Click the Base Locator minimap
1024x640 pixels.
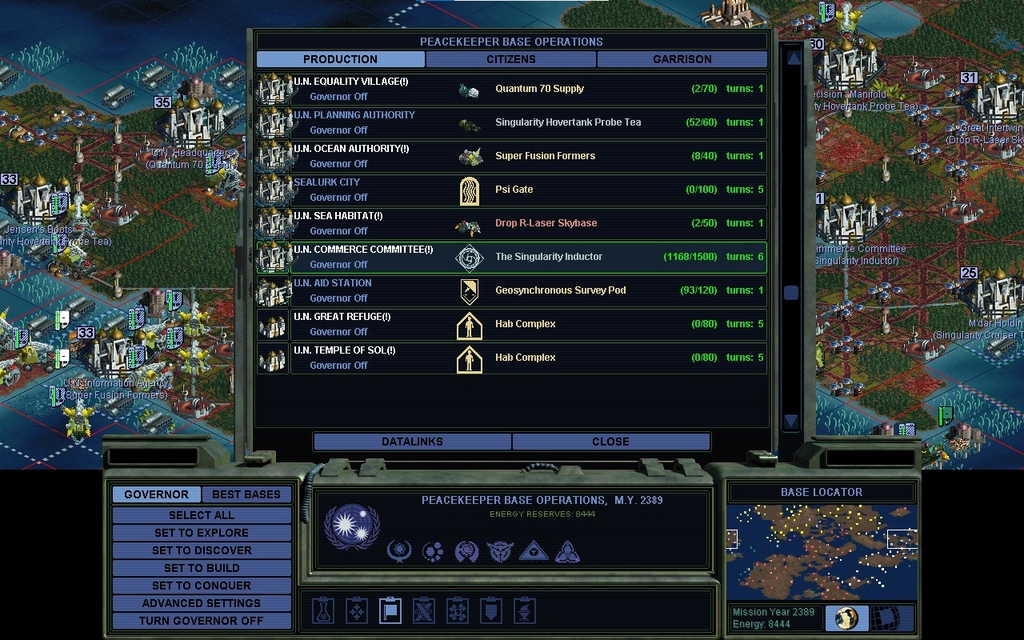(x=820, y=551)
